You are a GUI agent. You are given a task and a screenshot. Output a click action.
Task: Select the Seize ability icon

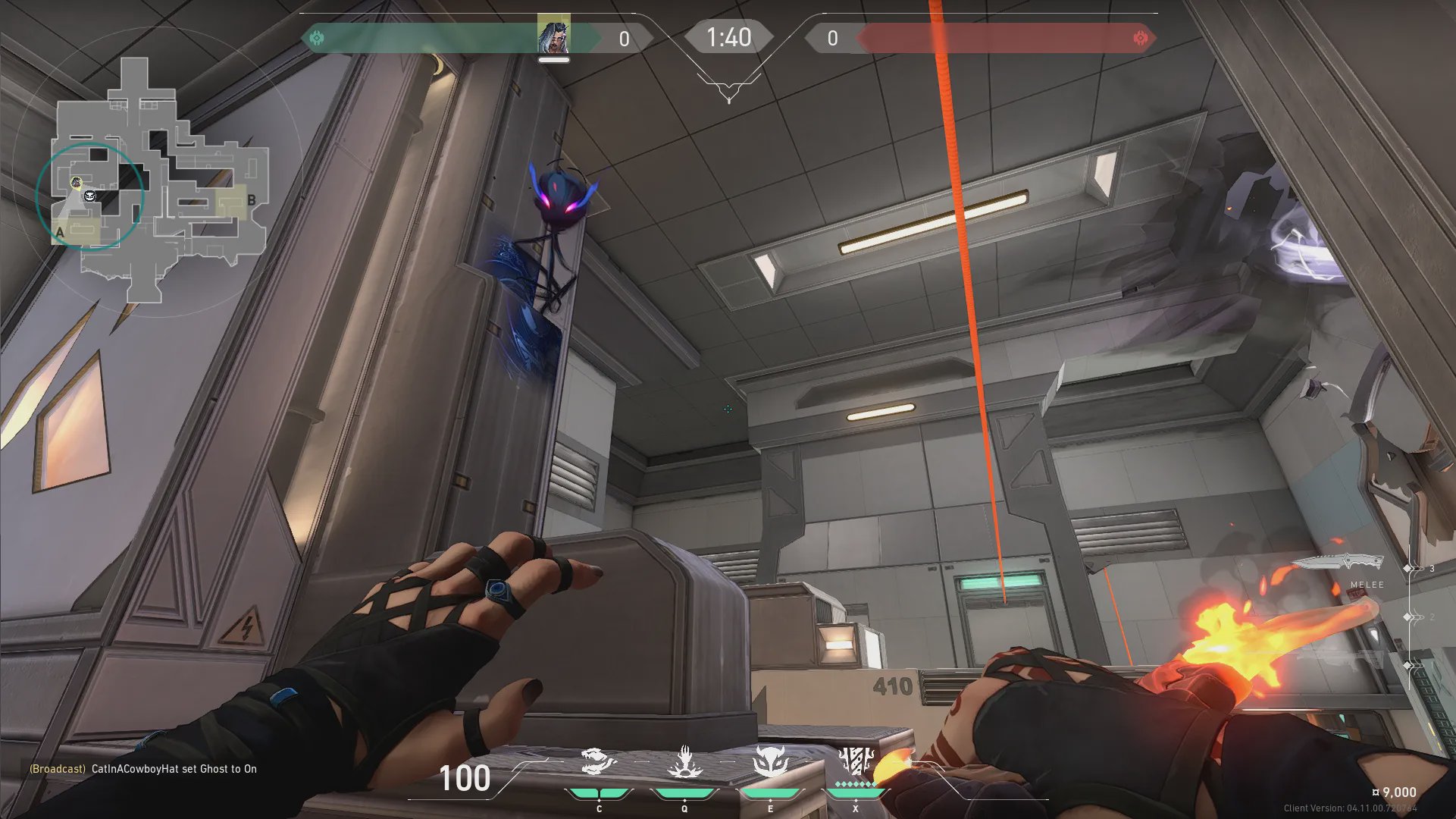click(684, 762)
